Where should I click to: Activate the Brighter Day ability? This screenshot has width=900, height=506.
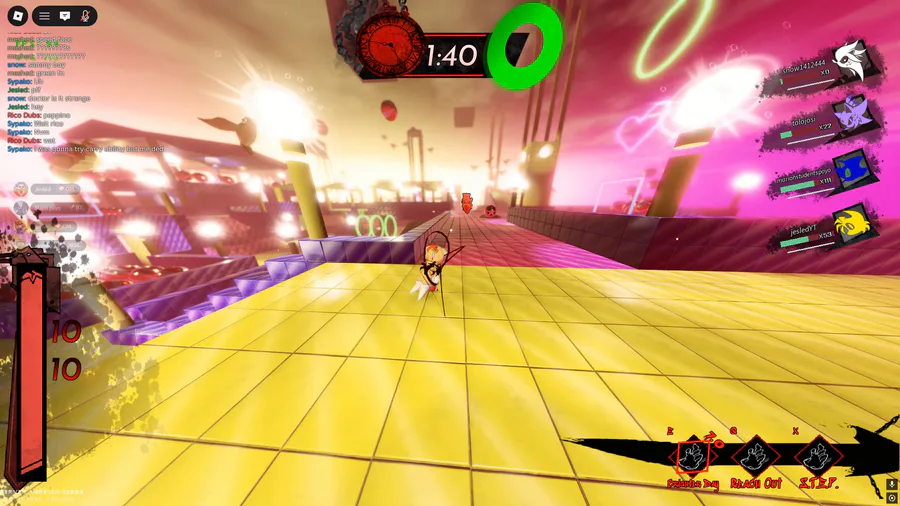(693, 458)
